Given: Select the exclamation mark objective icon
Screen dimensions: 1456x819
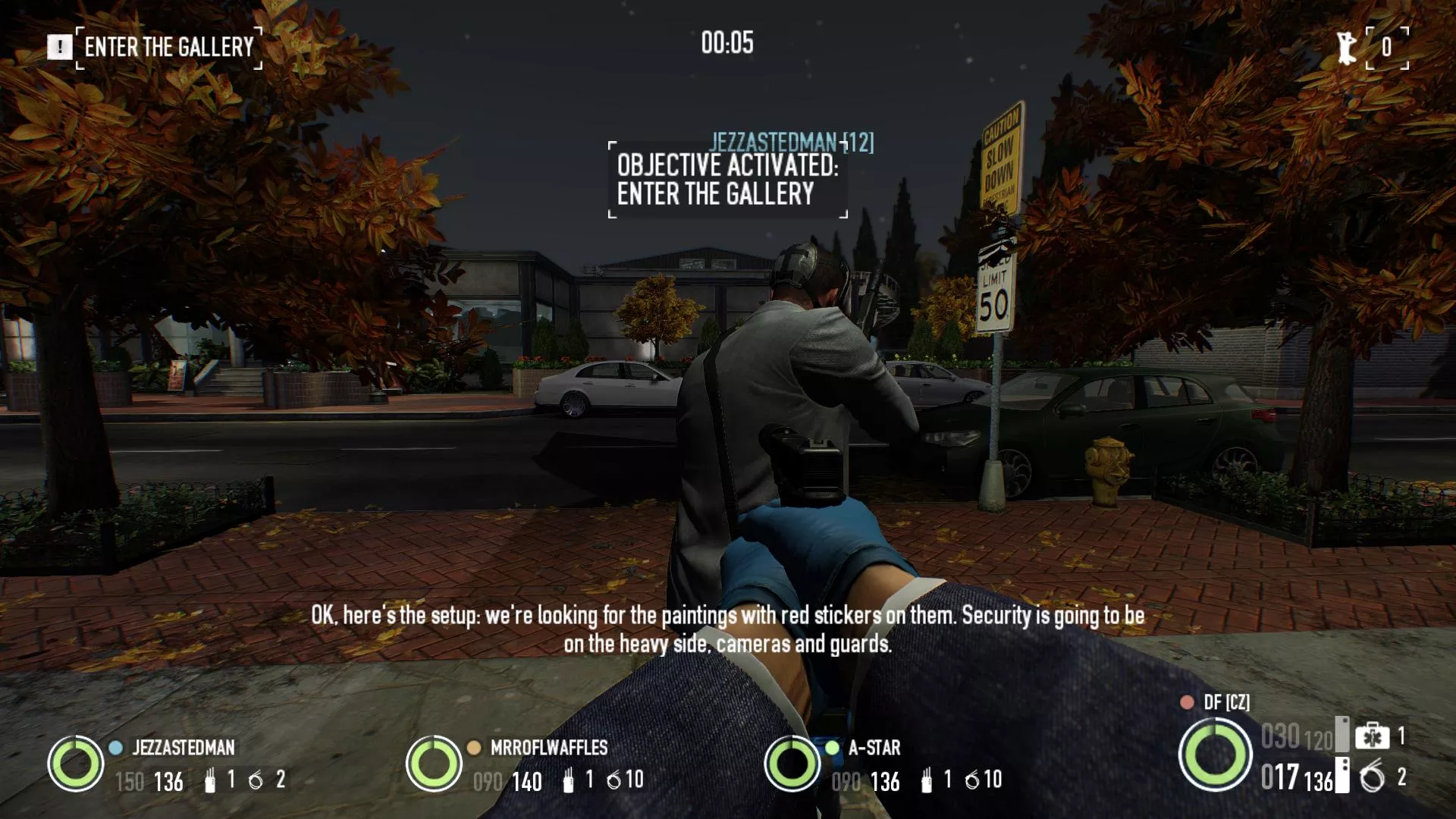Looking at the screenshot, I should [59, 47].
